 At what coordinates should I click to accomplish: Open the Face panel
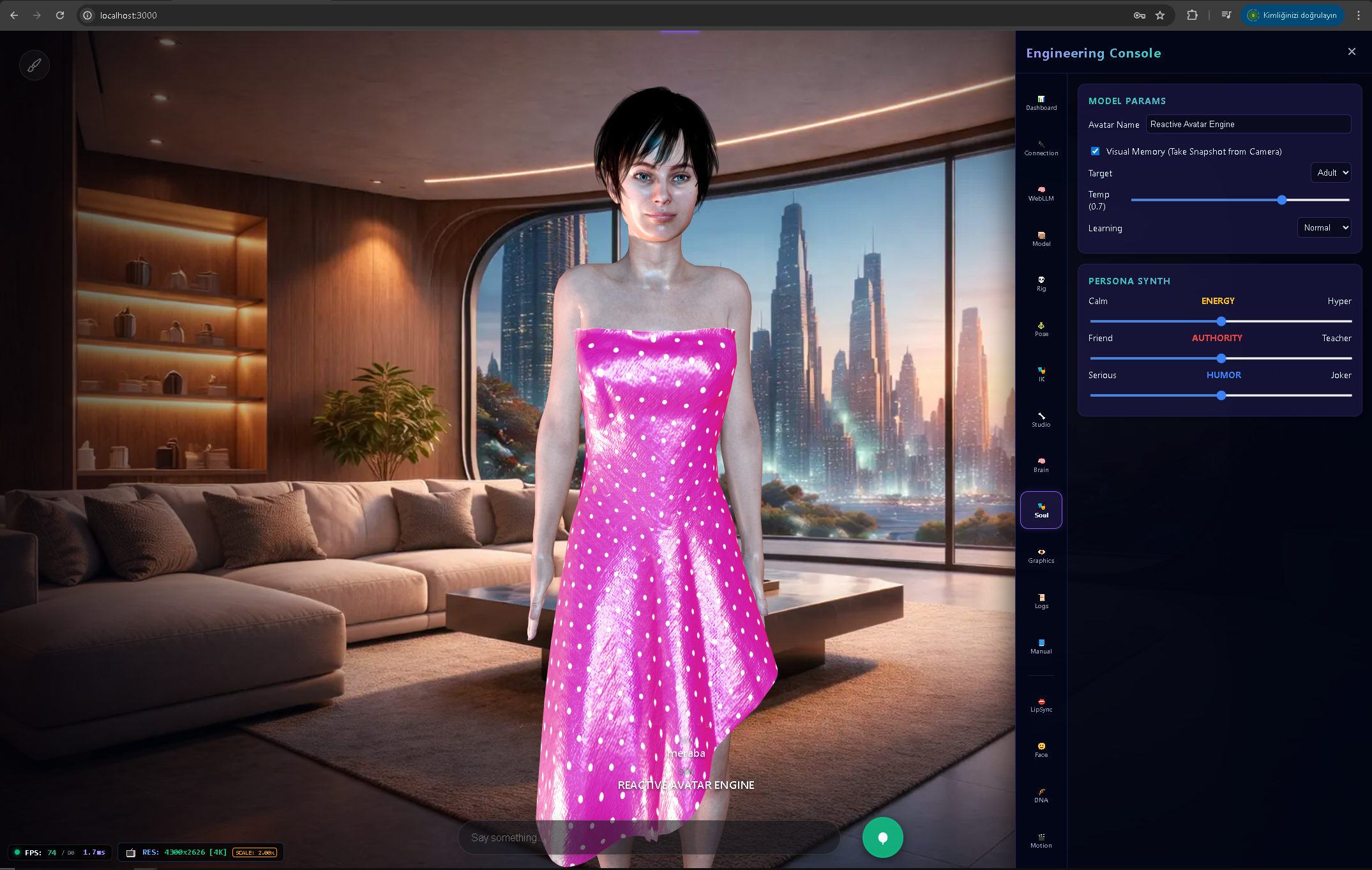point(1041,749)
